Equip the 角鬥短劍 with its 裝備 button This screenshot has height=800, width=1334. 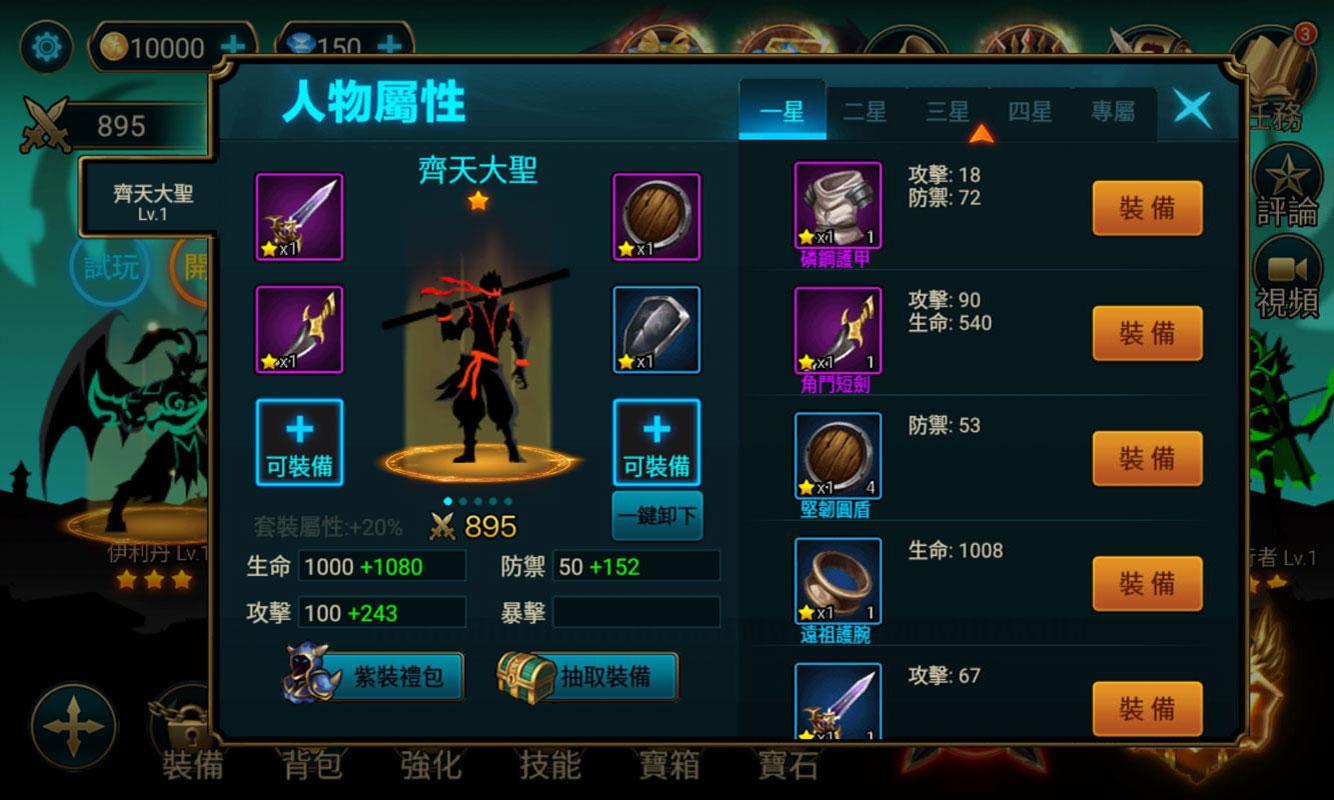point(1147,333)
